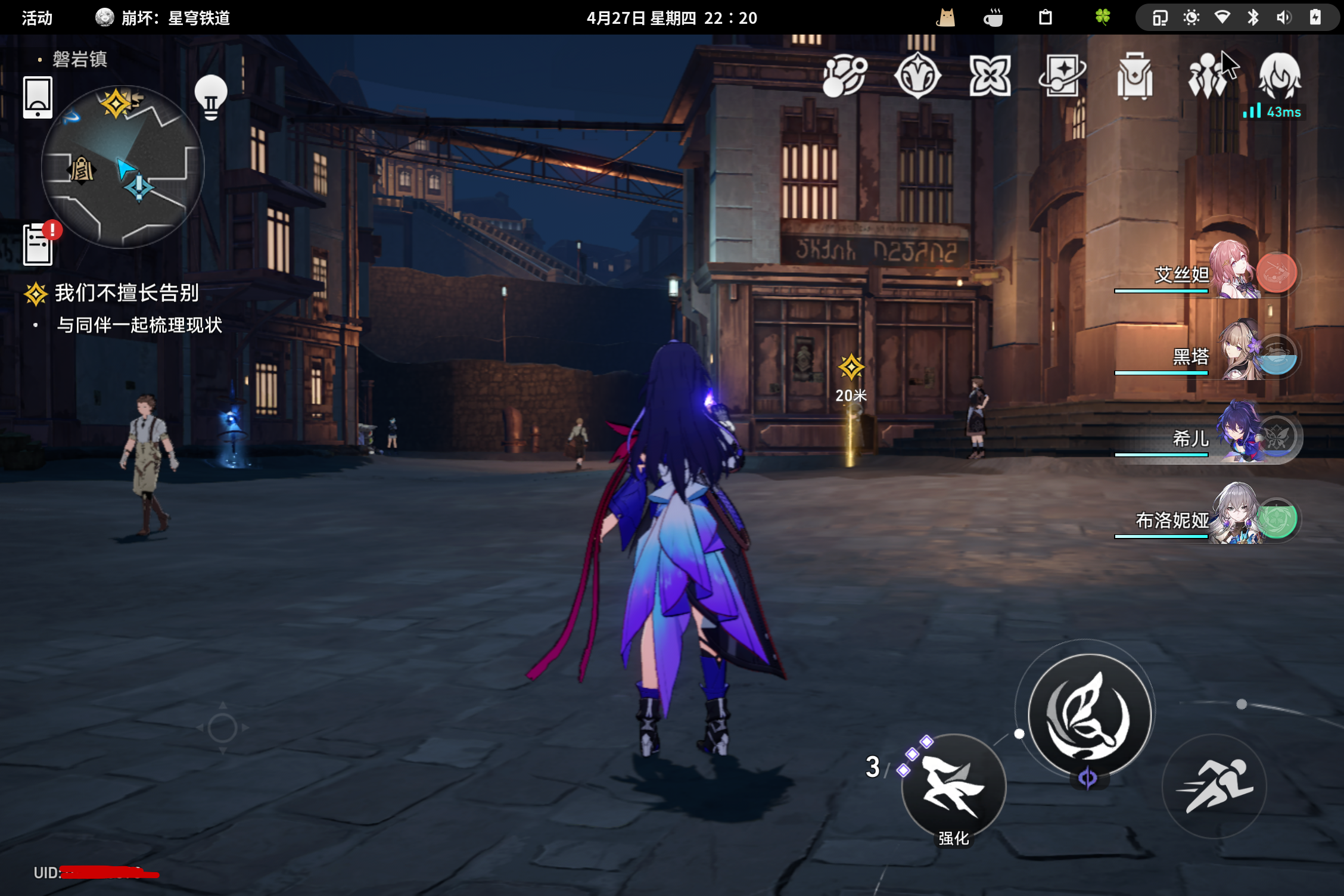Activate the 强化 technique skill
1344x896 pixels.
(x=953, y=786)
